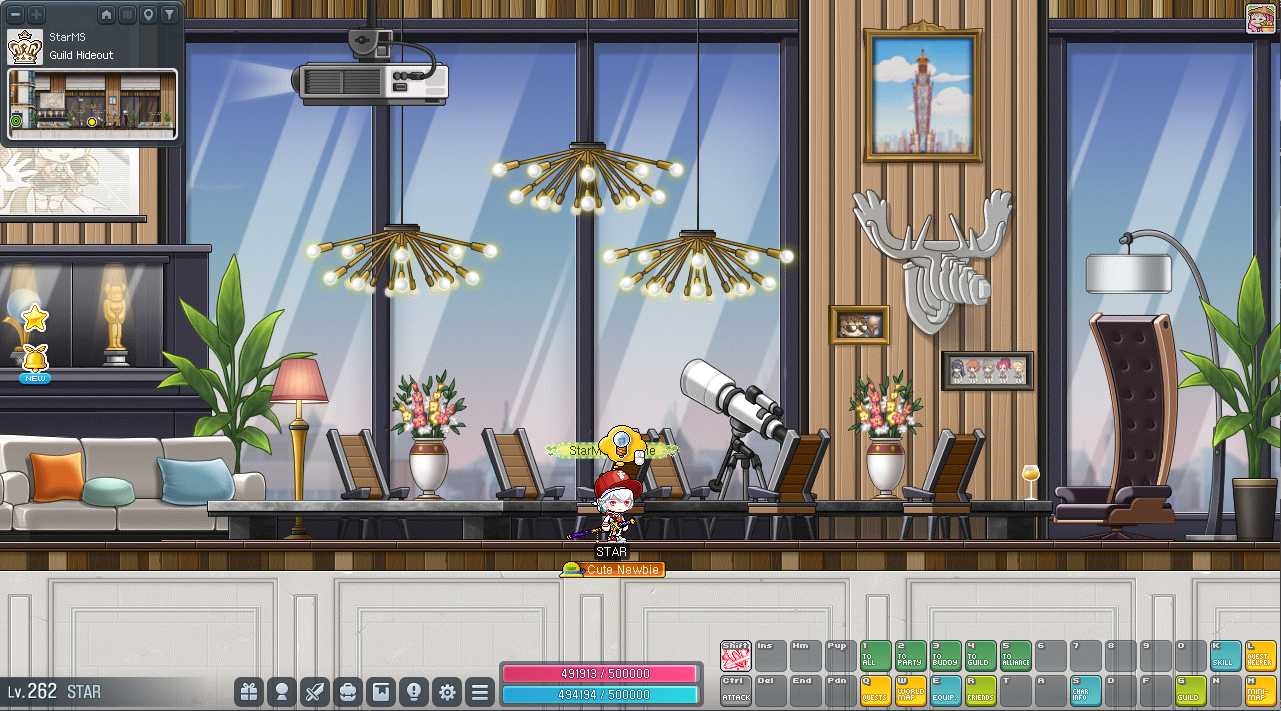
Task: Select the Quests quick slot
Action: (x=875, y=690)
